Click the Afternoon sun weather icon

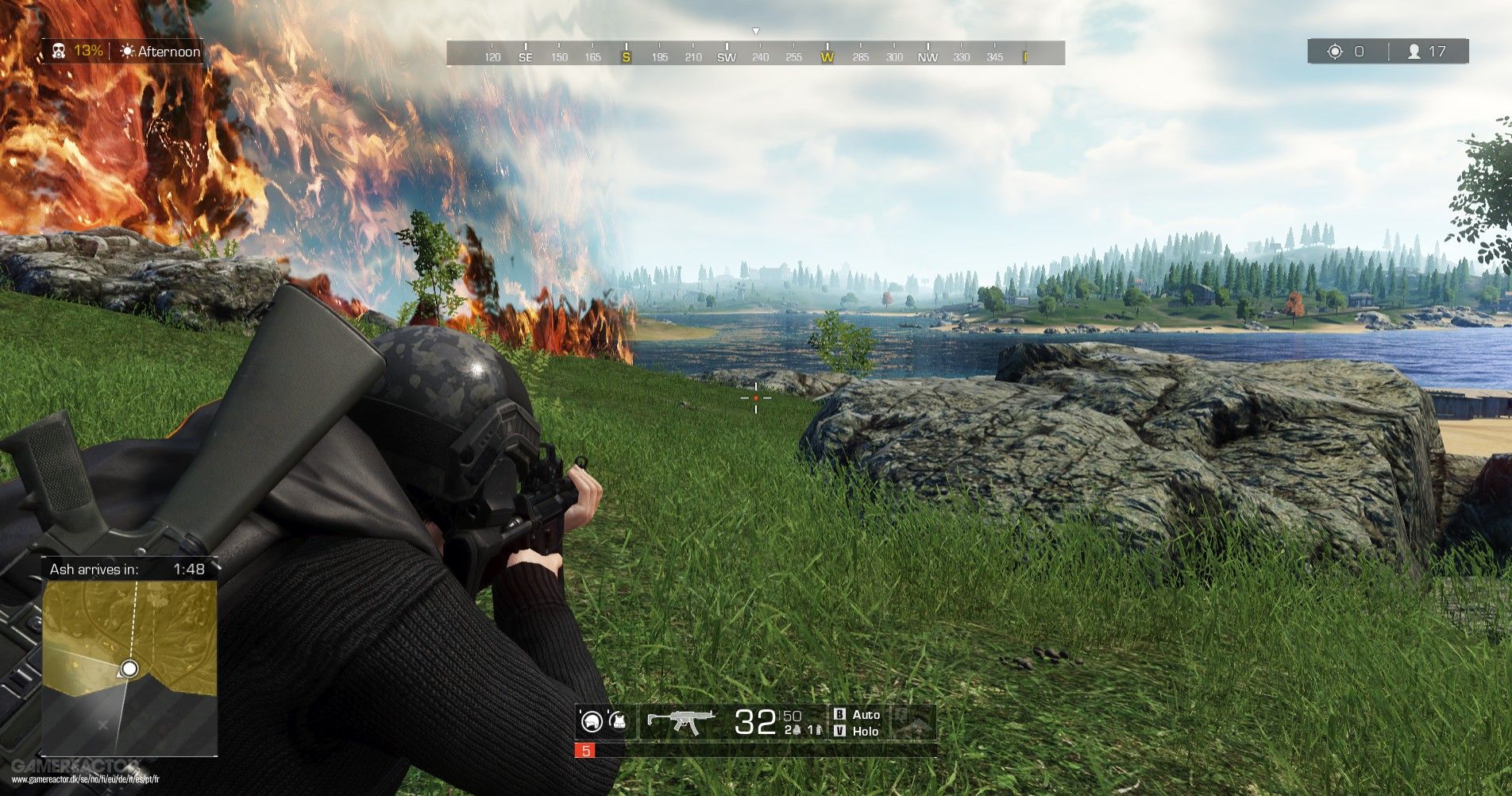pyautogui.click(x=127, y=51)
